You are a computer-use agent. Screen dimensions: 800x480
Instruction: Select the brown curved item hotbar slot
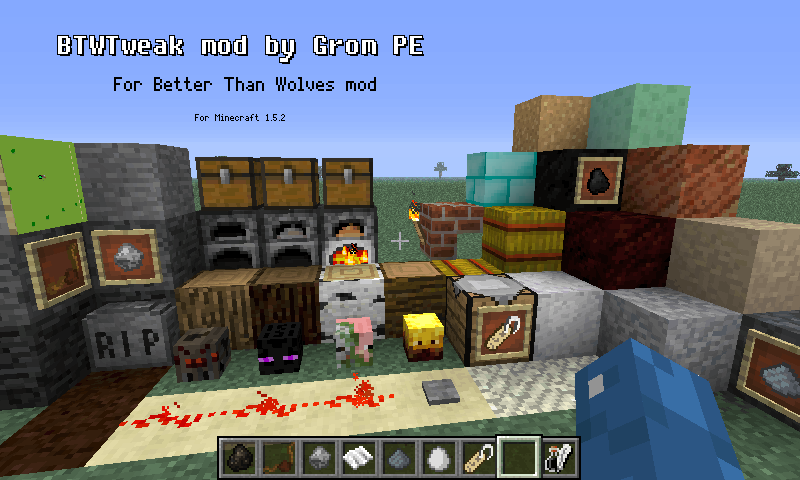(278, 459)
